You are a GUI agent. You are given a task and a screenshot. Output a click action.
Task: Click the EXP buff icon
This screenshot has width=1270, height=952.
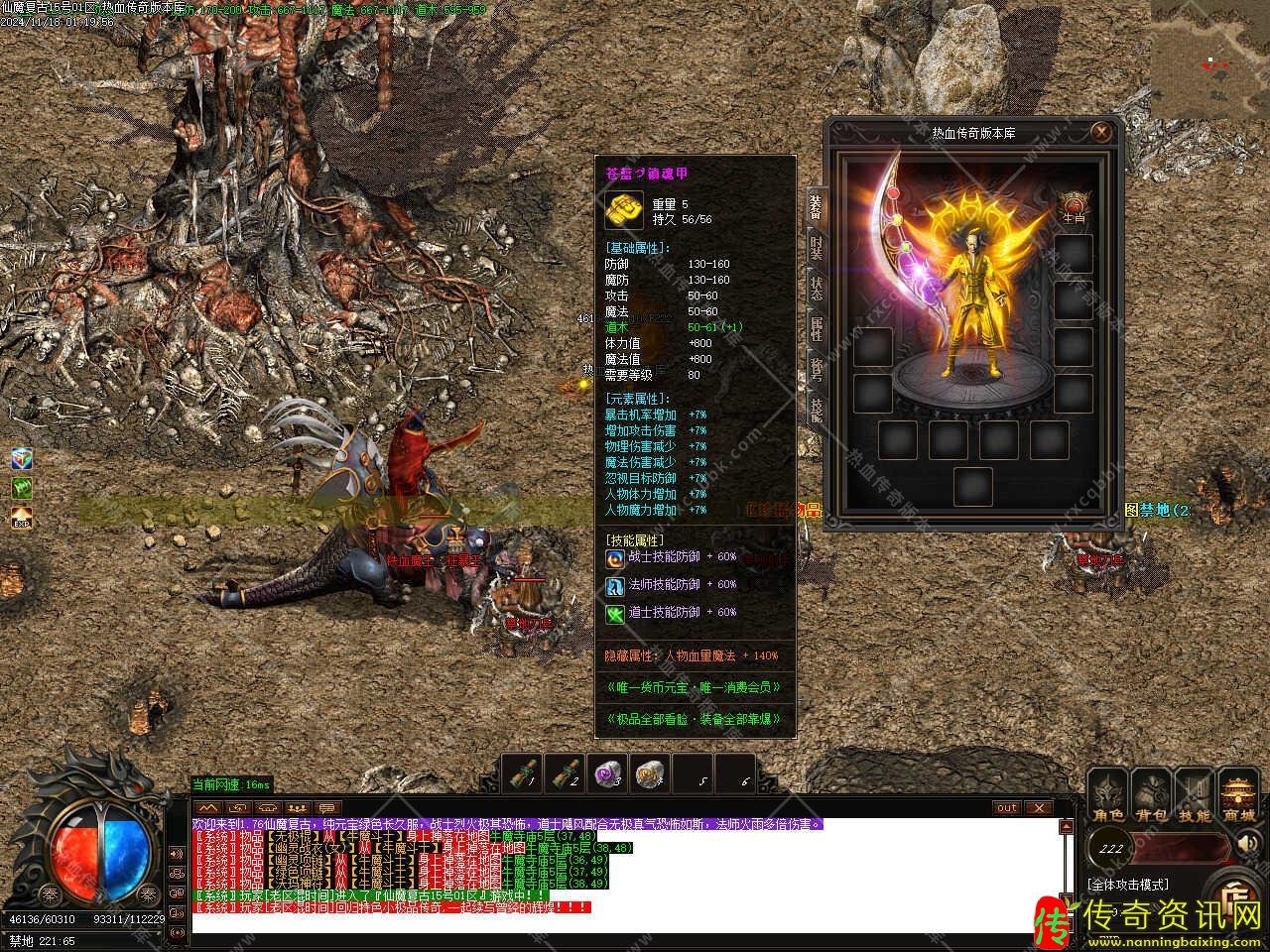(x=22, y=517)
